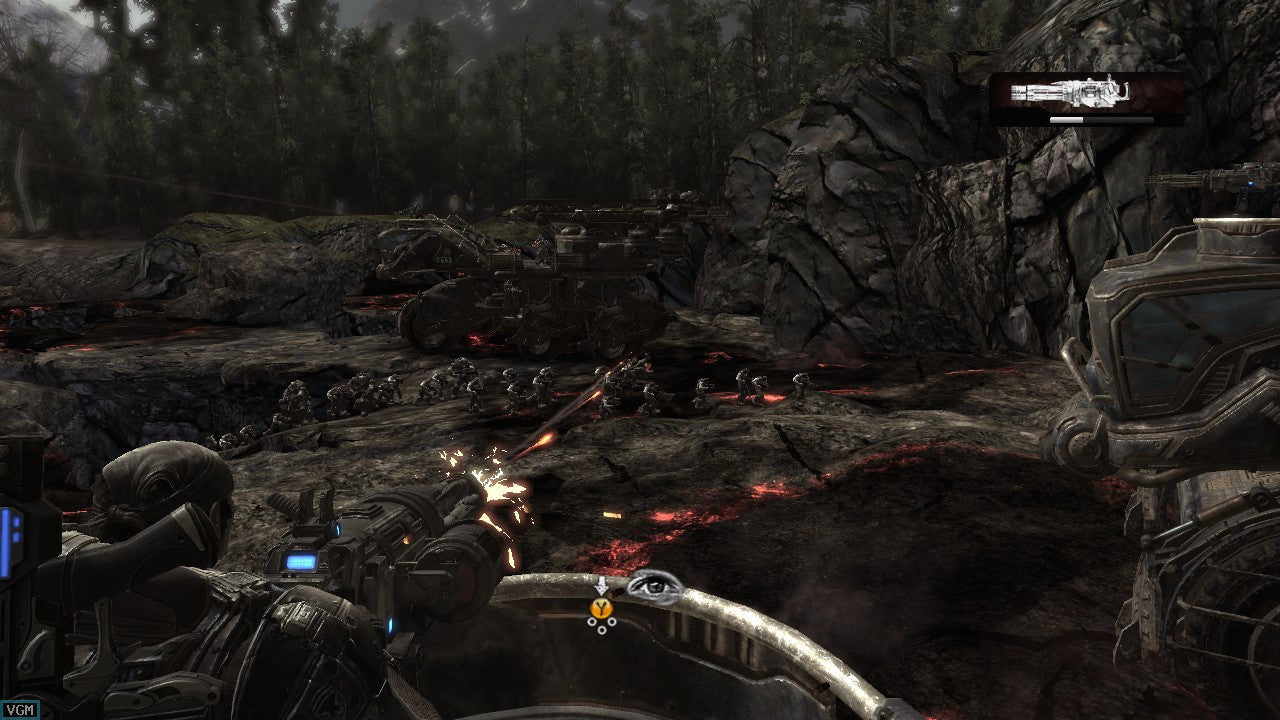Viewport: 1280px width, 720px height.
Task: Click the right white dot of D-pad indicator
Action: (611, 622)
